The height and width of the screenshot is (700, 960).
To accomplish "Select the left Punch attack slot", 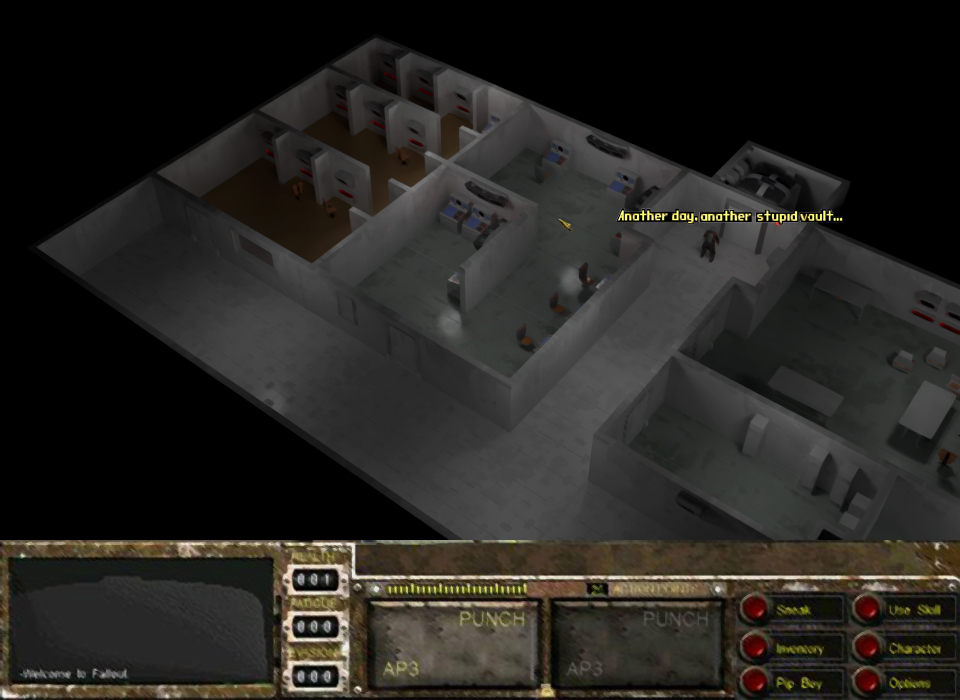I will (455, 645).
